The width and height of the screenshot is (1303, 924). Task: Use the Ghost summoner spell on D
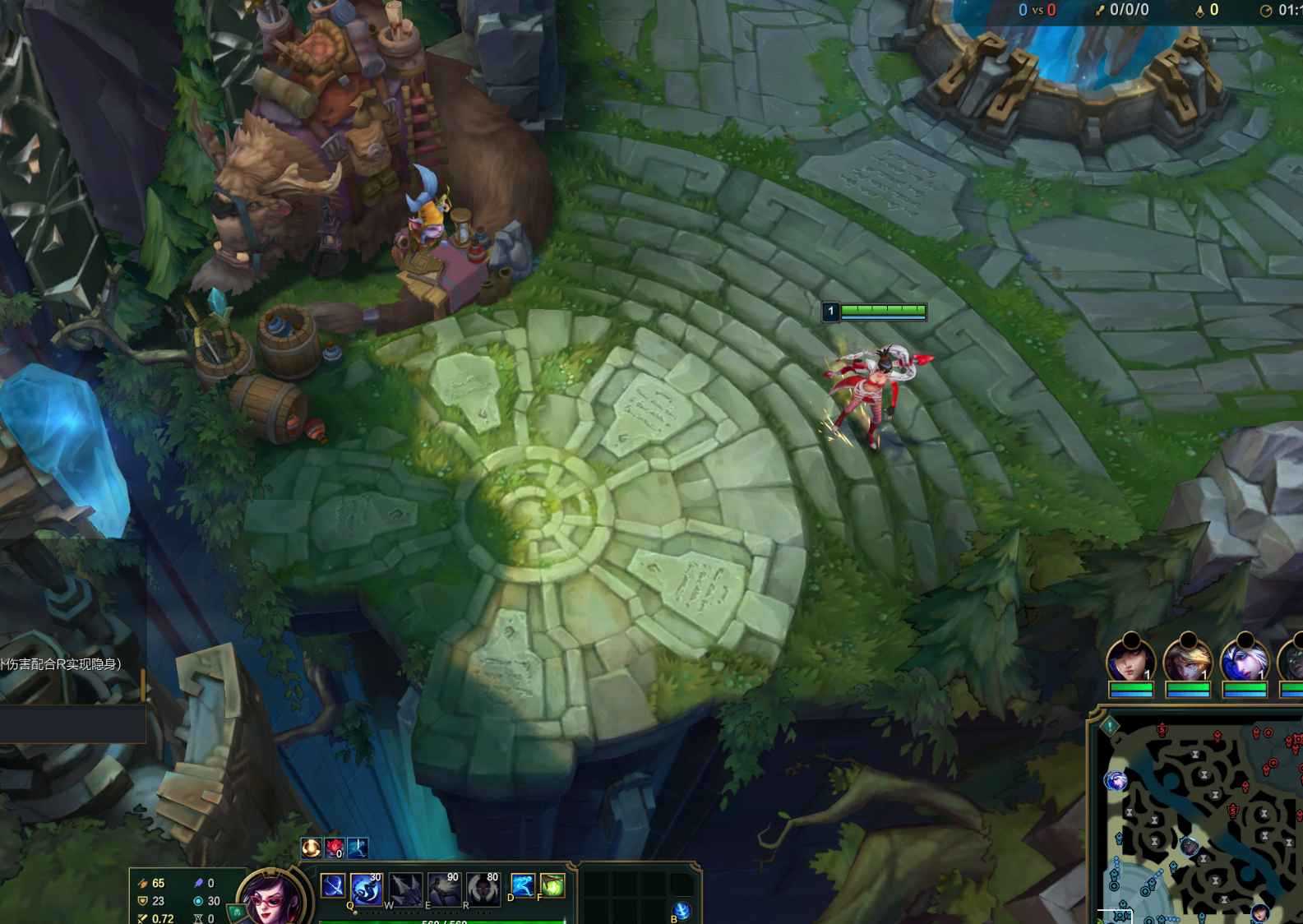click(523, 885)
